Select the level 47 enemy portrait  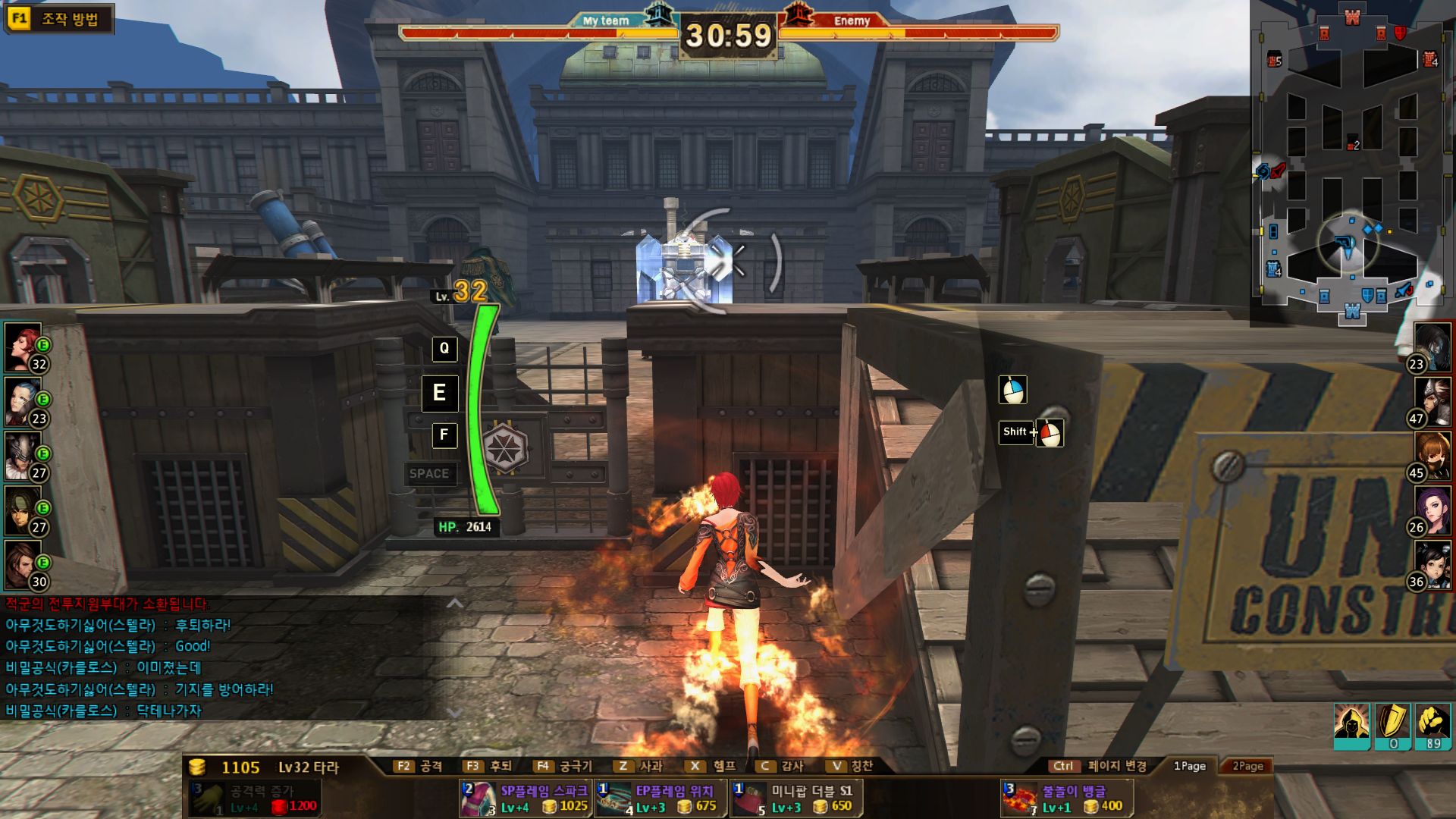click(x=1432, y=402)
